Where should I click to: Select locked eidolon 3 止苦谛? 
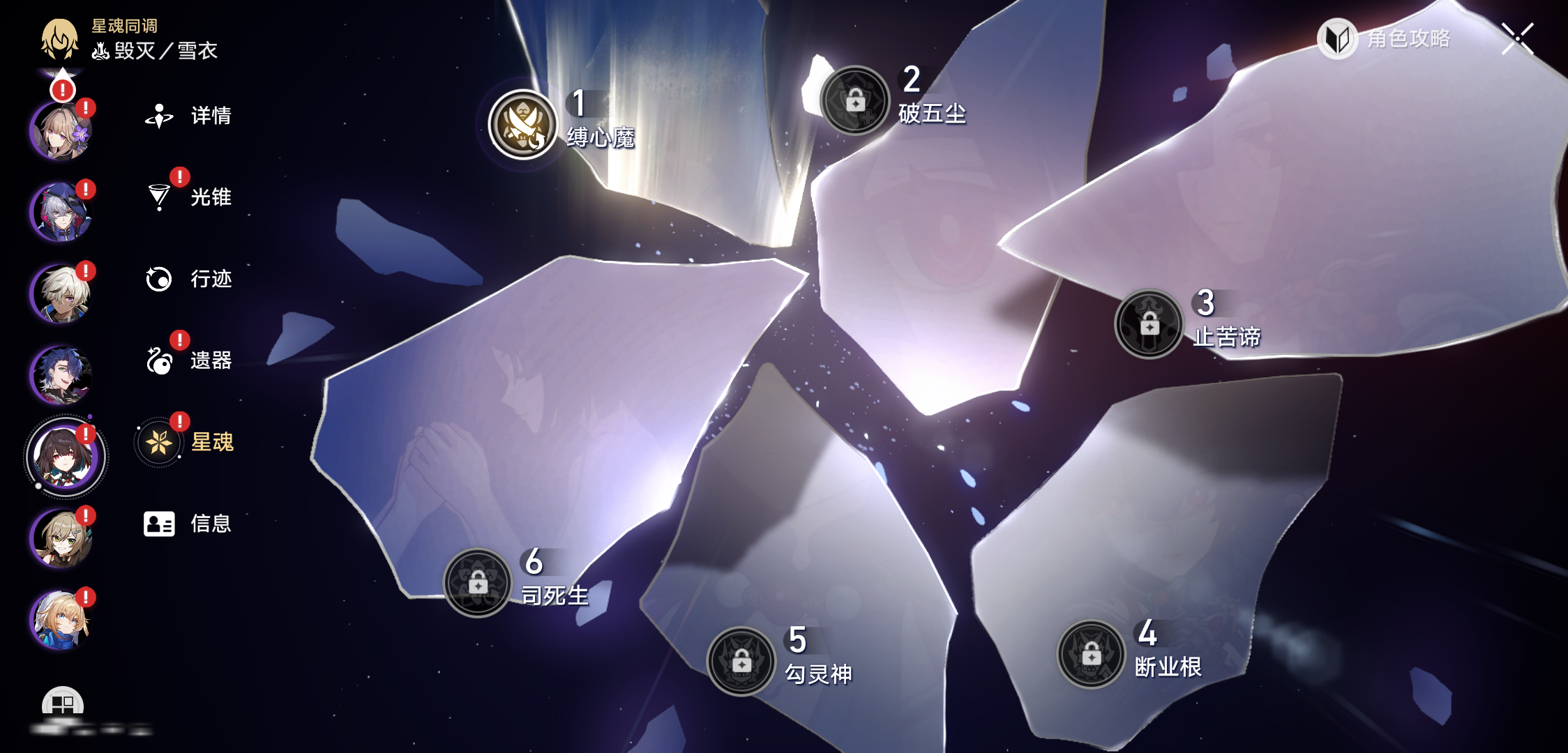click(1149, 324)
